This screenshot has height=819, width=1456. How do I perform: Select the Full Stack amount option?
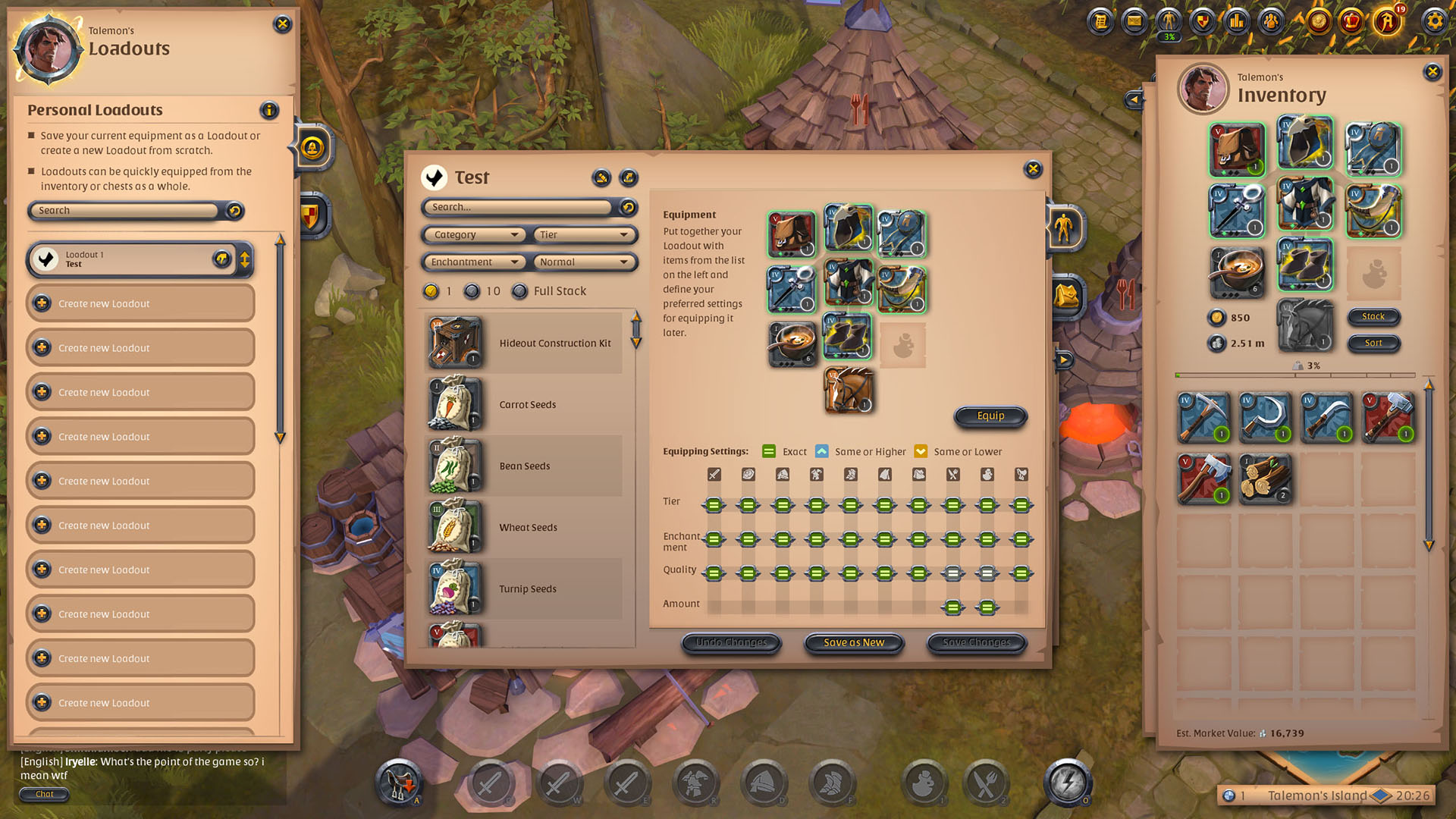click(520, 291)
